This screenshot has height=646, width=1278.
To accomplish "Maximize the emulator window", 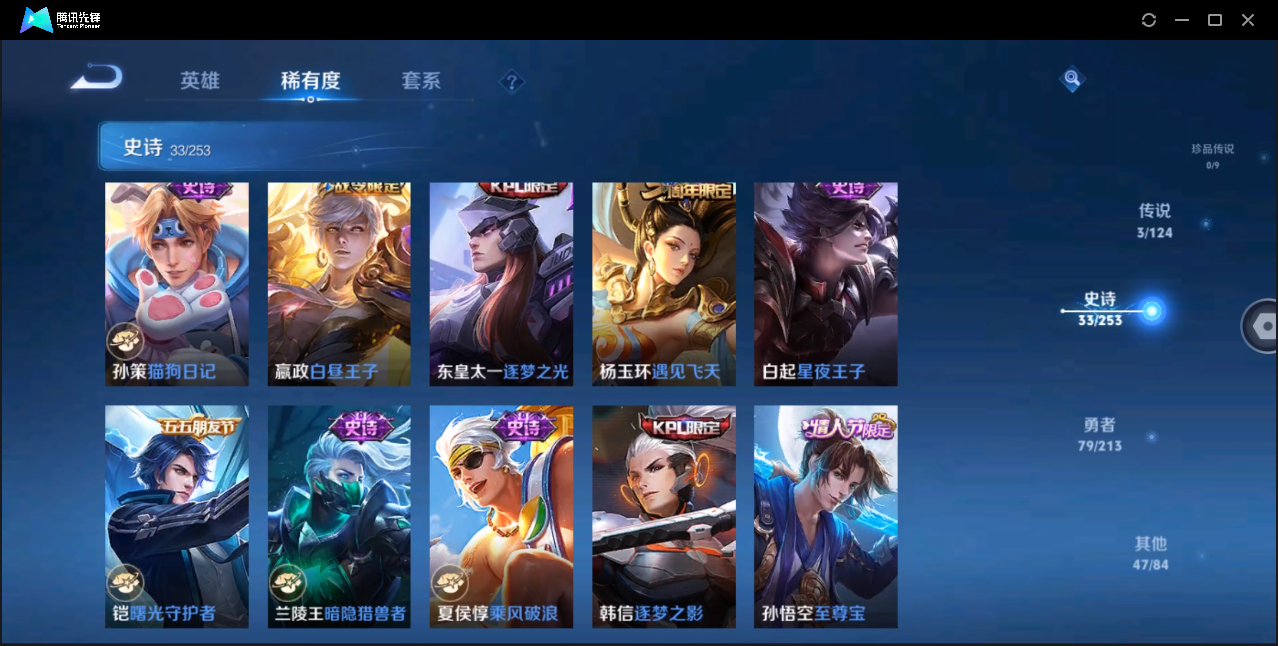I will (1215, 20).
